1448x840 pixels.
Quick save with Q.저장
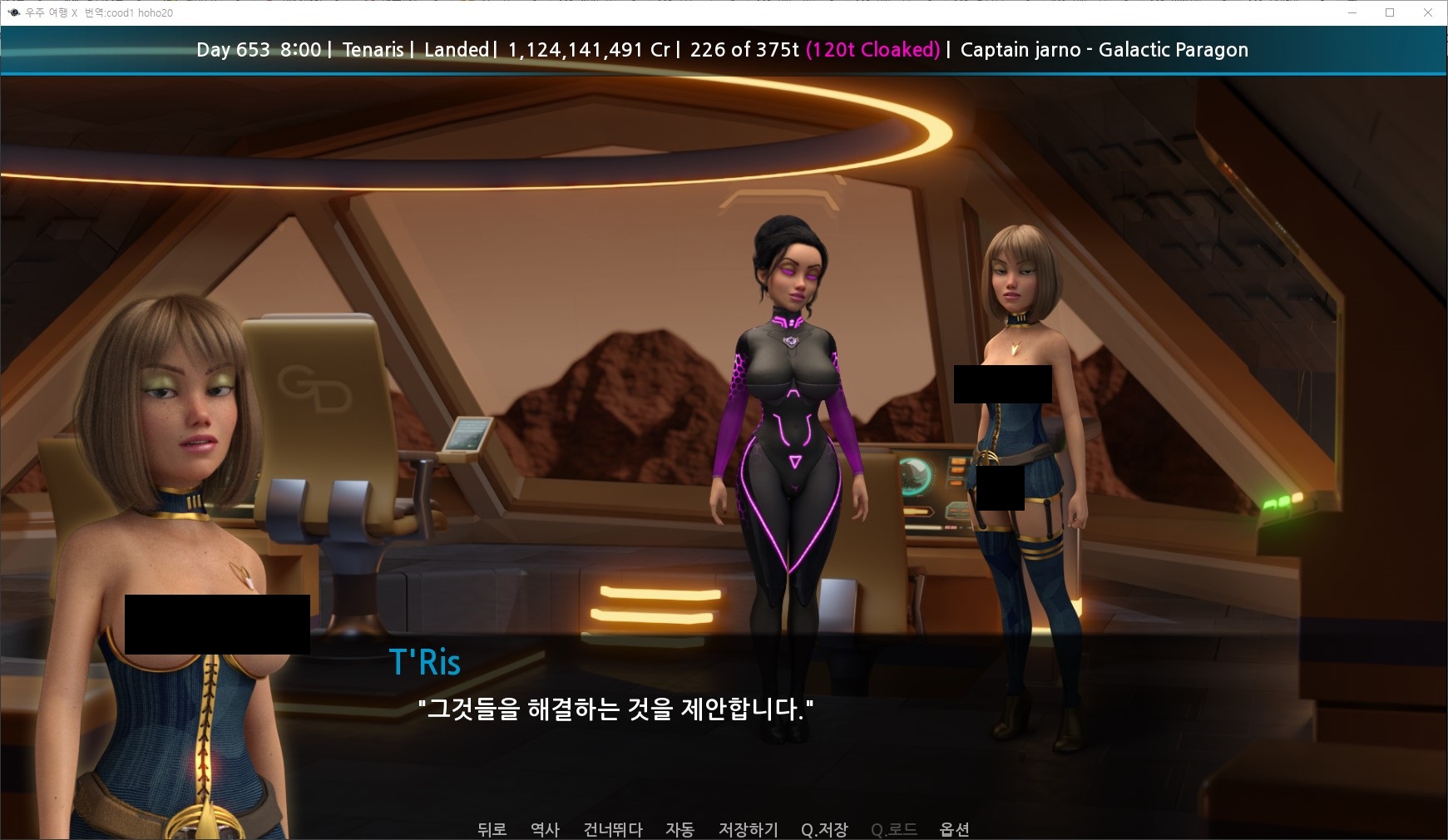824,829
